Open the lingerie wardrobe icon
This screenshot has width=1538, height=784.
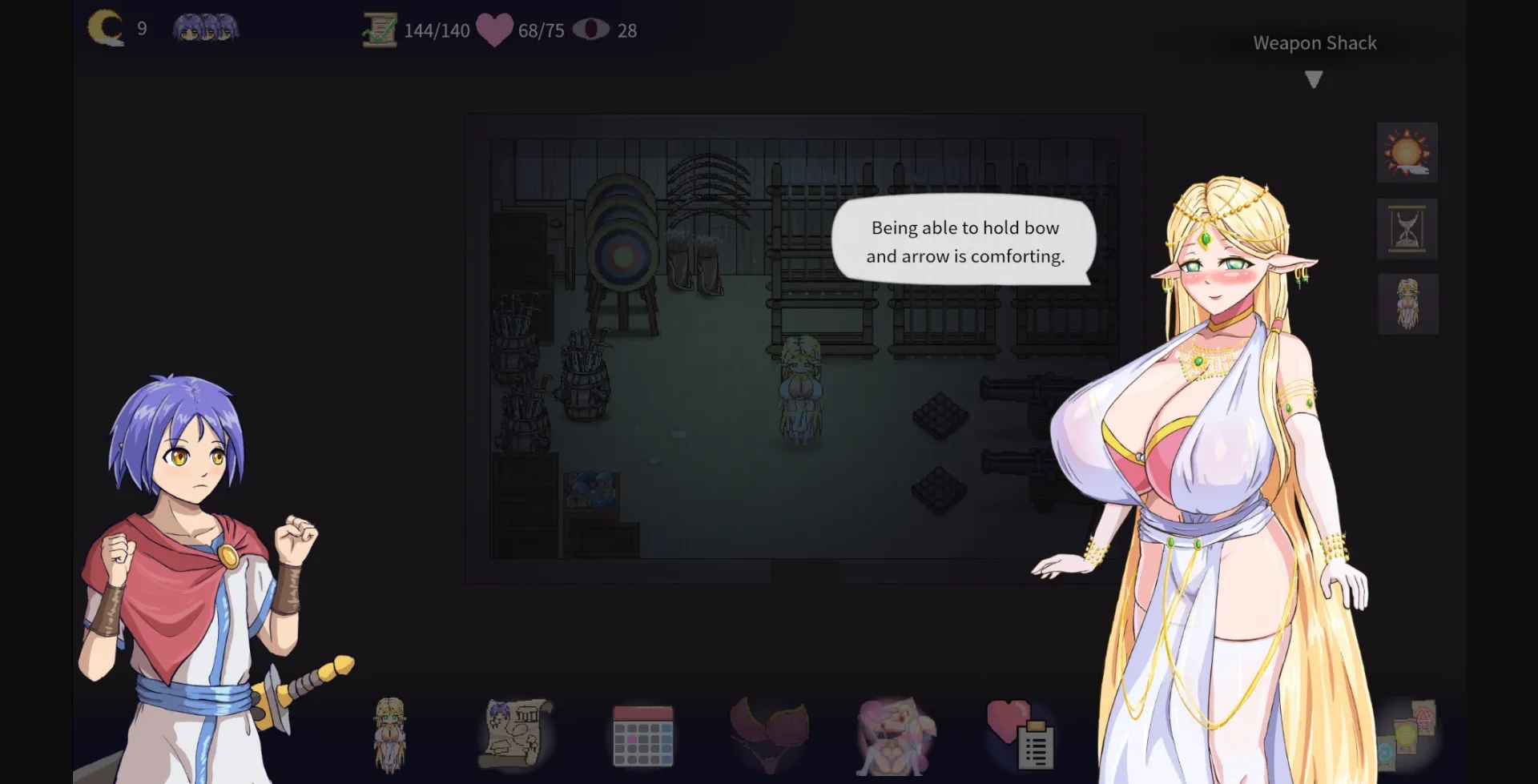[x=770, y=735]
